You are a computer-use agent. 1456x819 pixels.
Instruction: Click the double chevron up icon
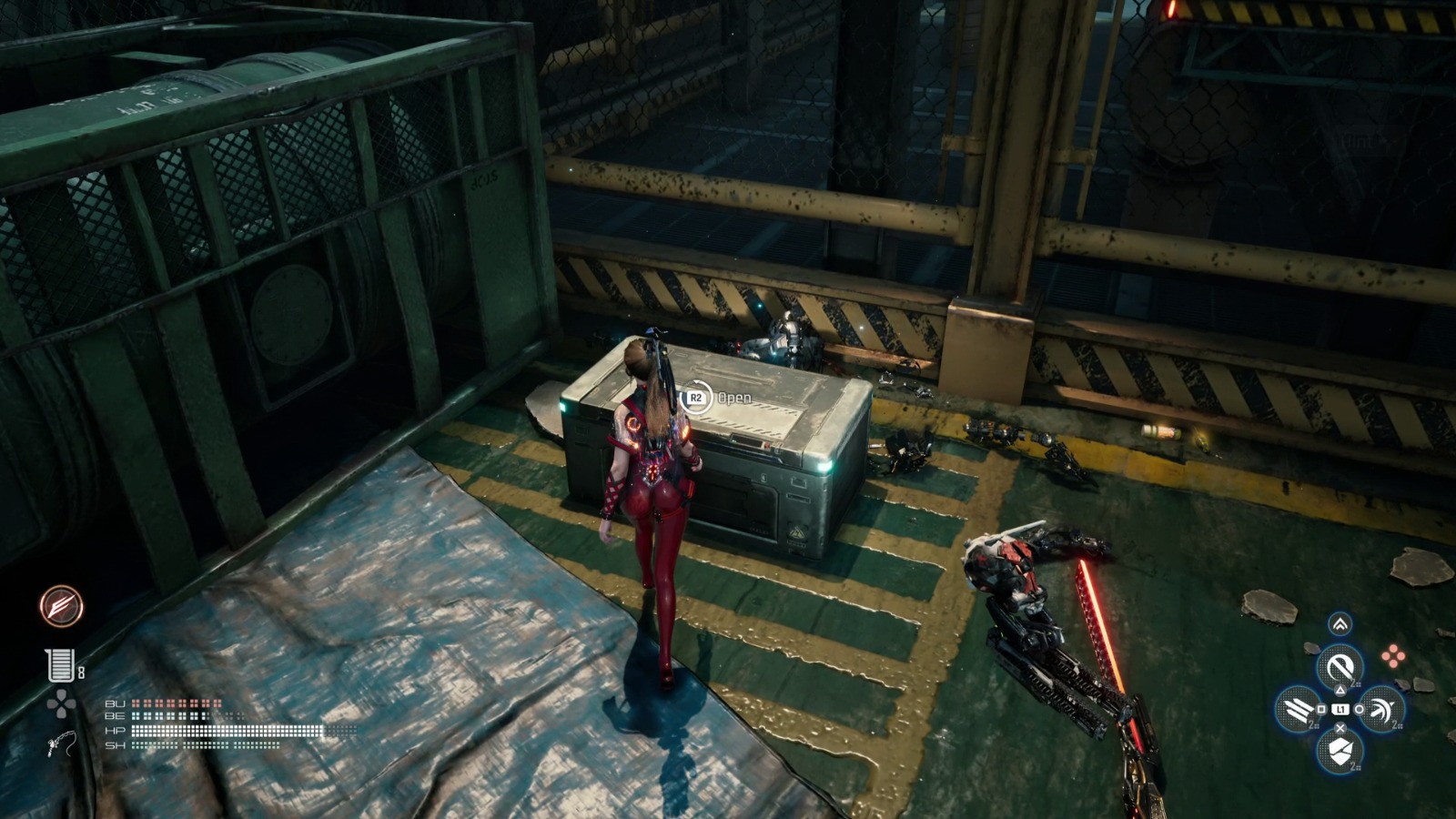1340,624
